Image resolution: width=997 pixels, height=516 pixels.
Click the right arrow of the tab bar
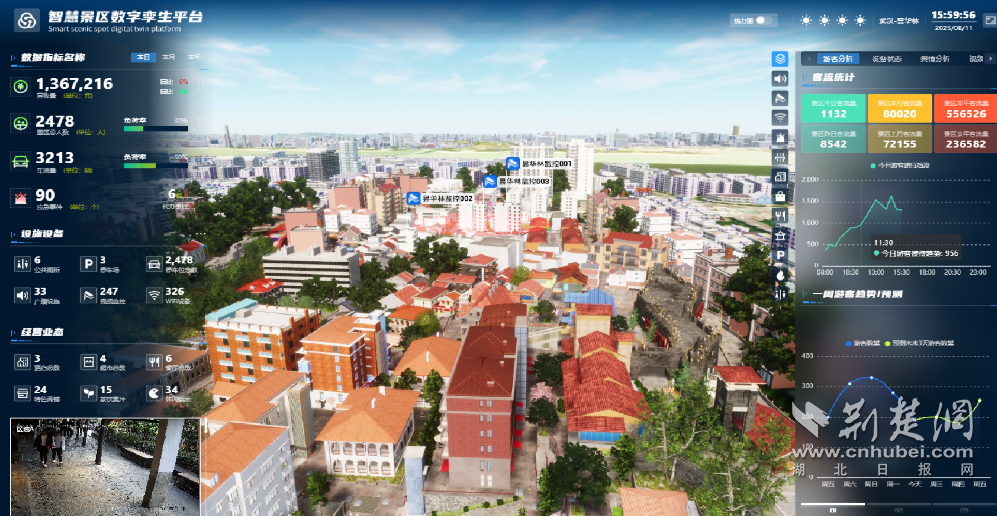990,59
